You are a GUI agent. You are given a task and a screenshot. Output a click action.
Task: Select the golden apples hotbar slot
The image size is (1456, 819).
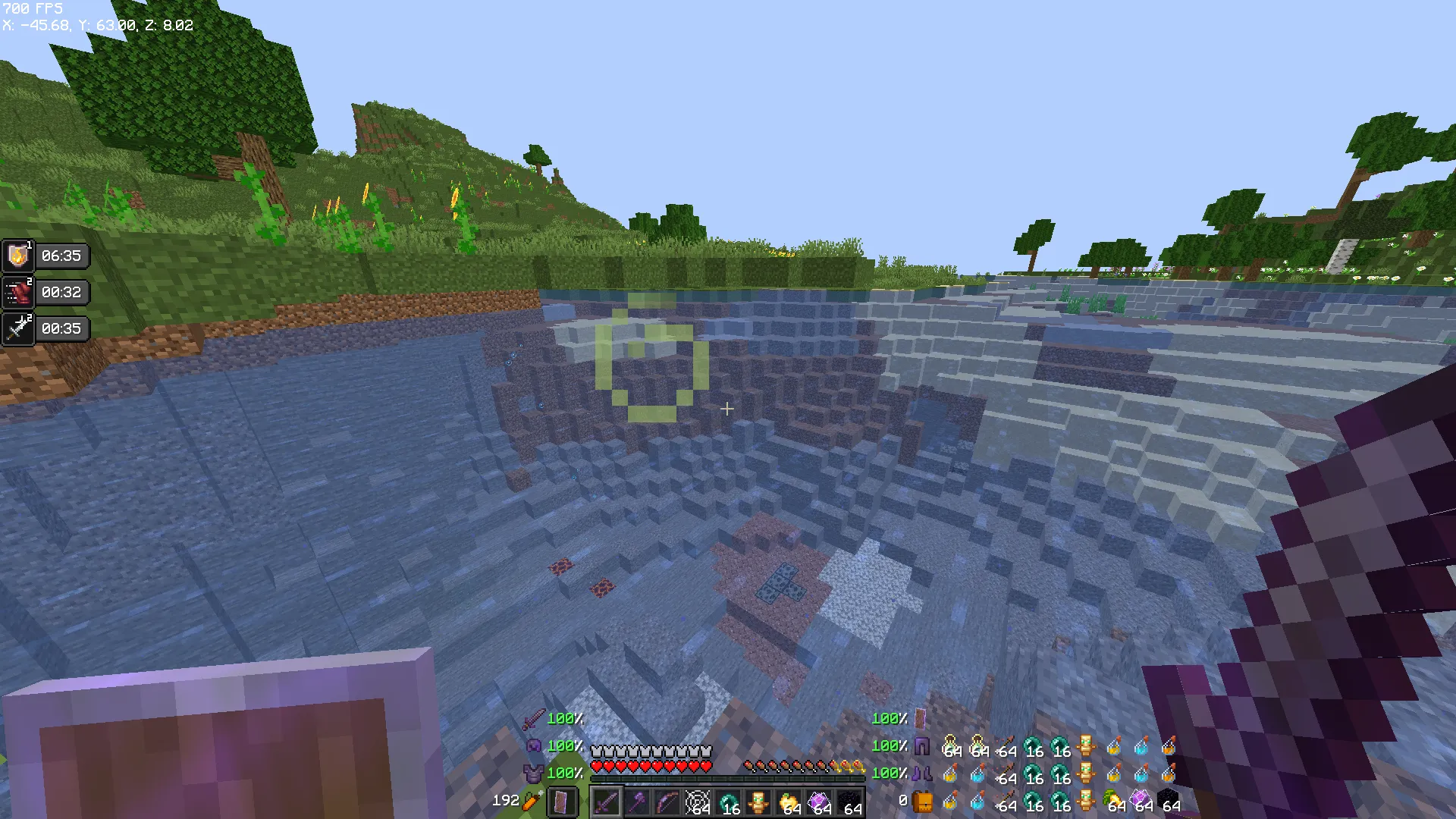click(x=791, y=803)
